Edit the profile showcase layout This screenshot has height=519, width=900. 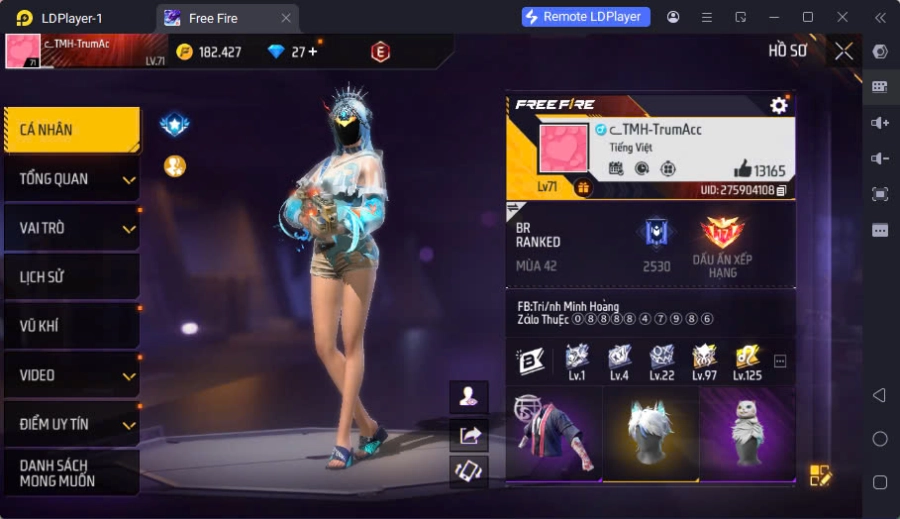coord(820,475)
